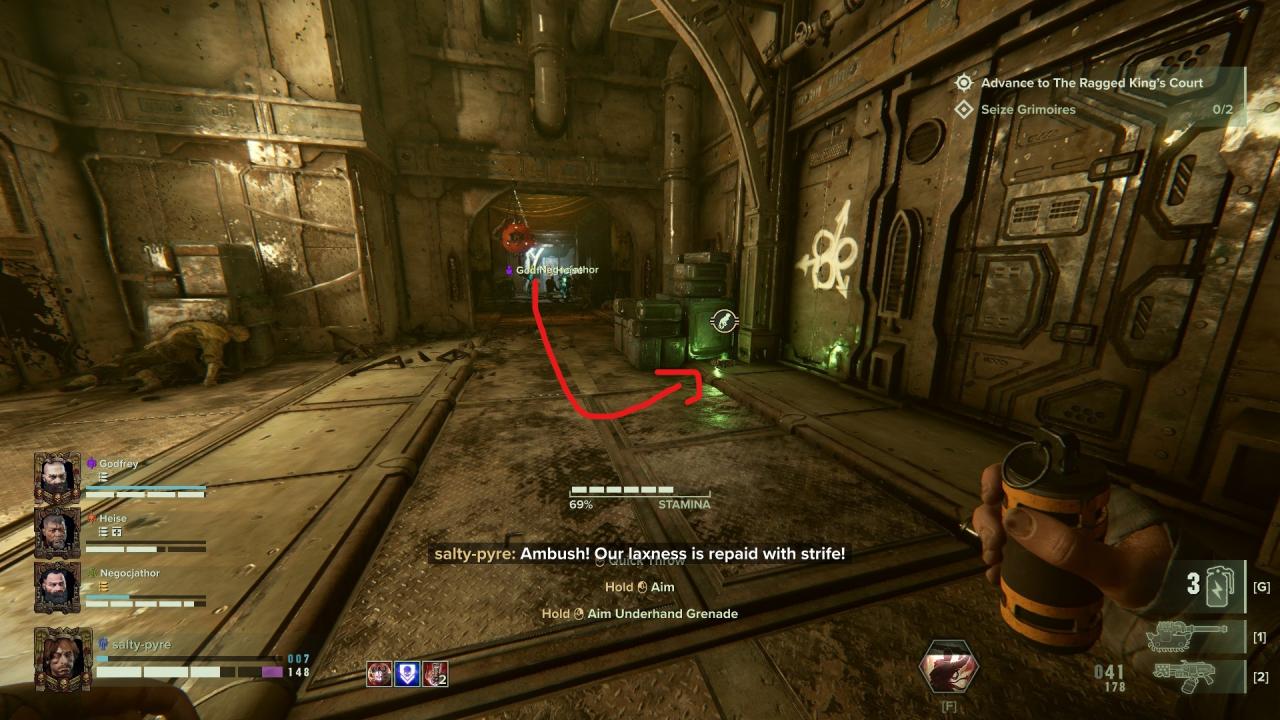Click Godfrey's teammate portrait
Screen dimensions: 1280x720
click(57, 477)
